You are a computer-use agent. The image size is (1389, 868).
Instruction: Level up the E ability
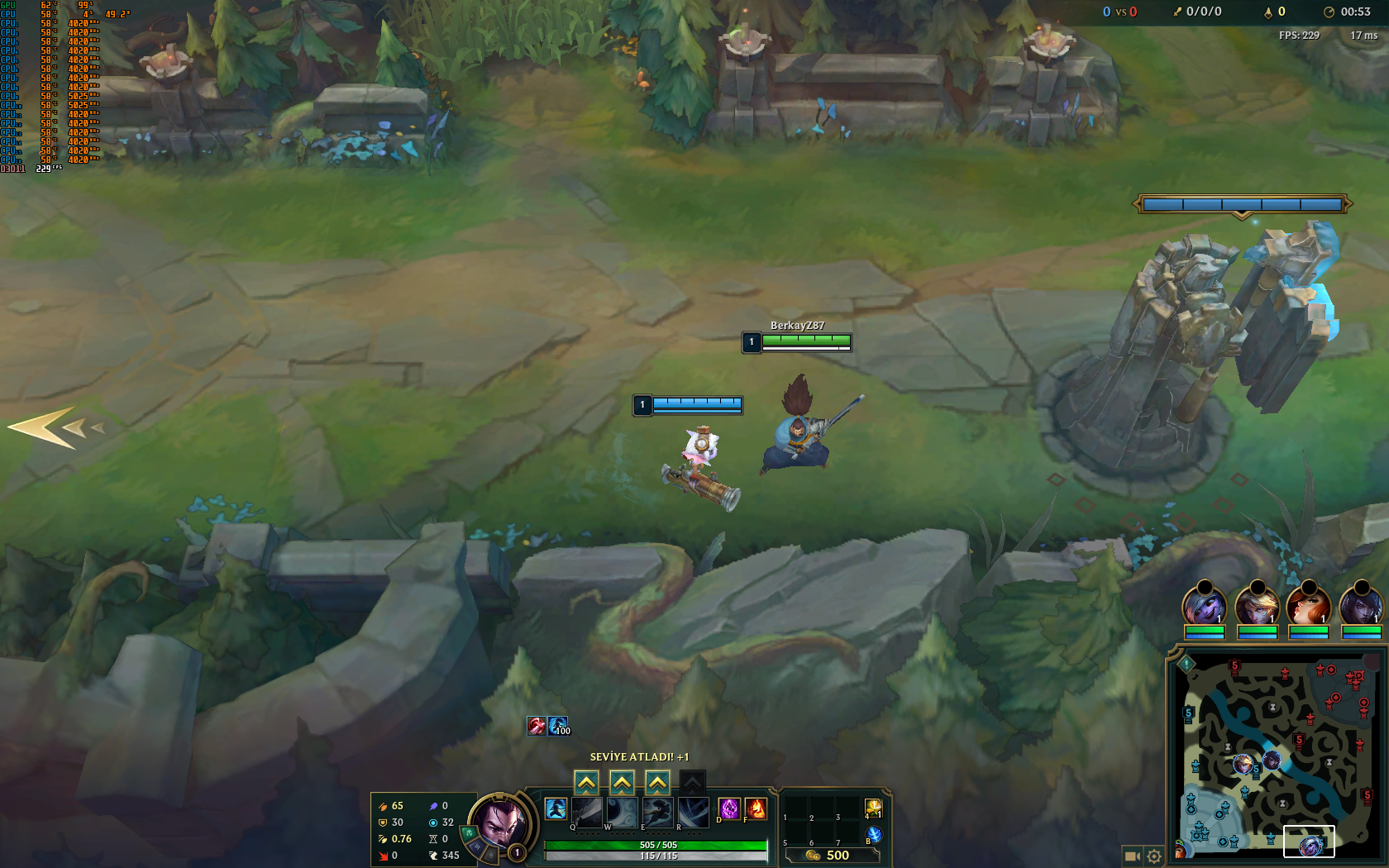(x=657, y=782)
